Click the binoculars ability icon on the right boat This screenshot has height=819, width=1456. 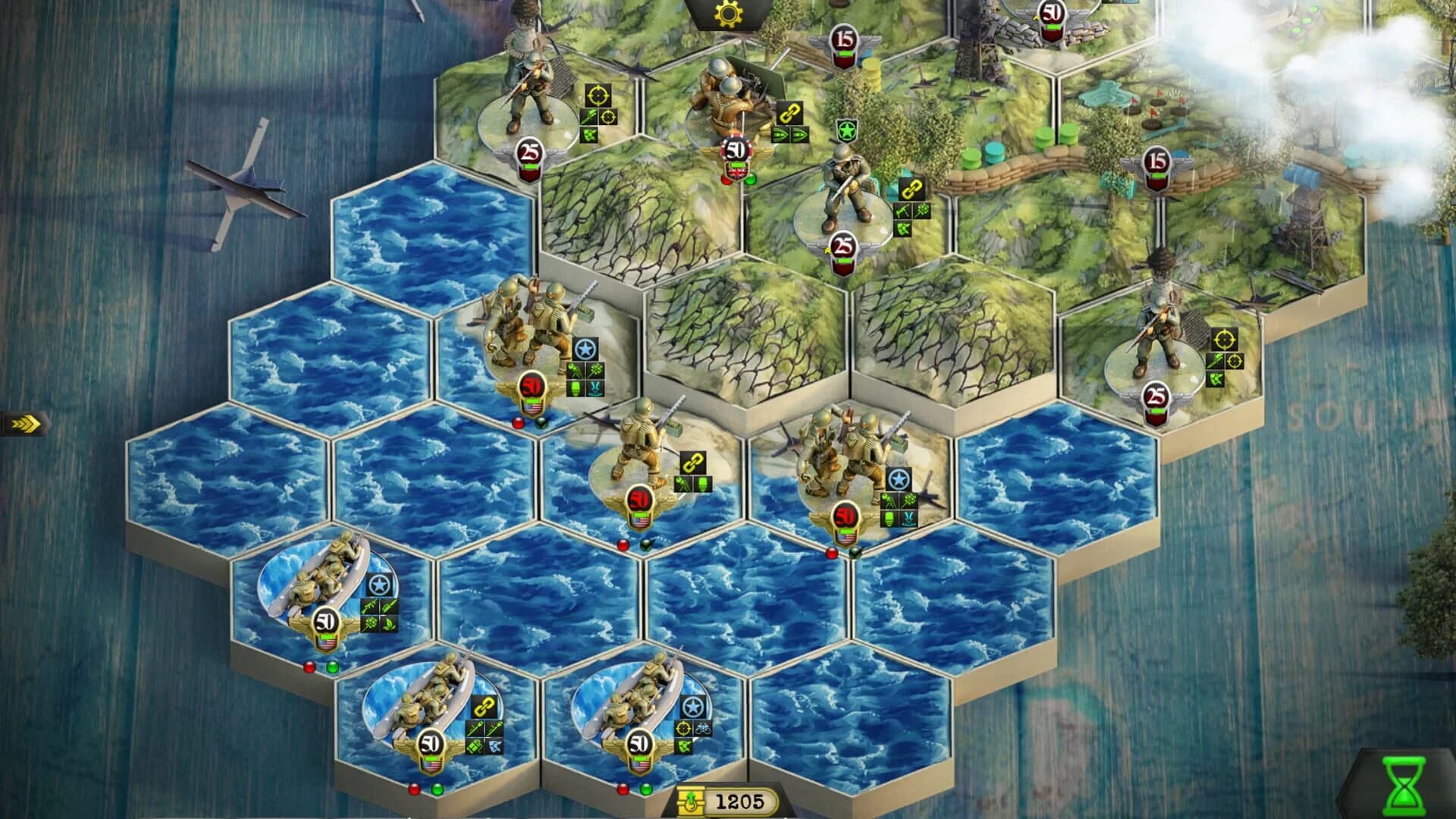(x=703, y=728)
